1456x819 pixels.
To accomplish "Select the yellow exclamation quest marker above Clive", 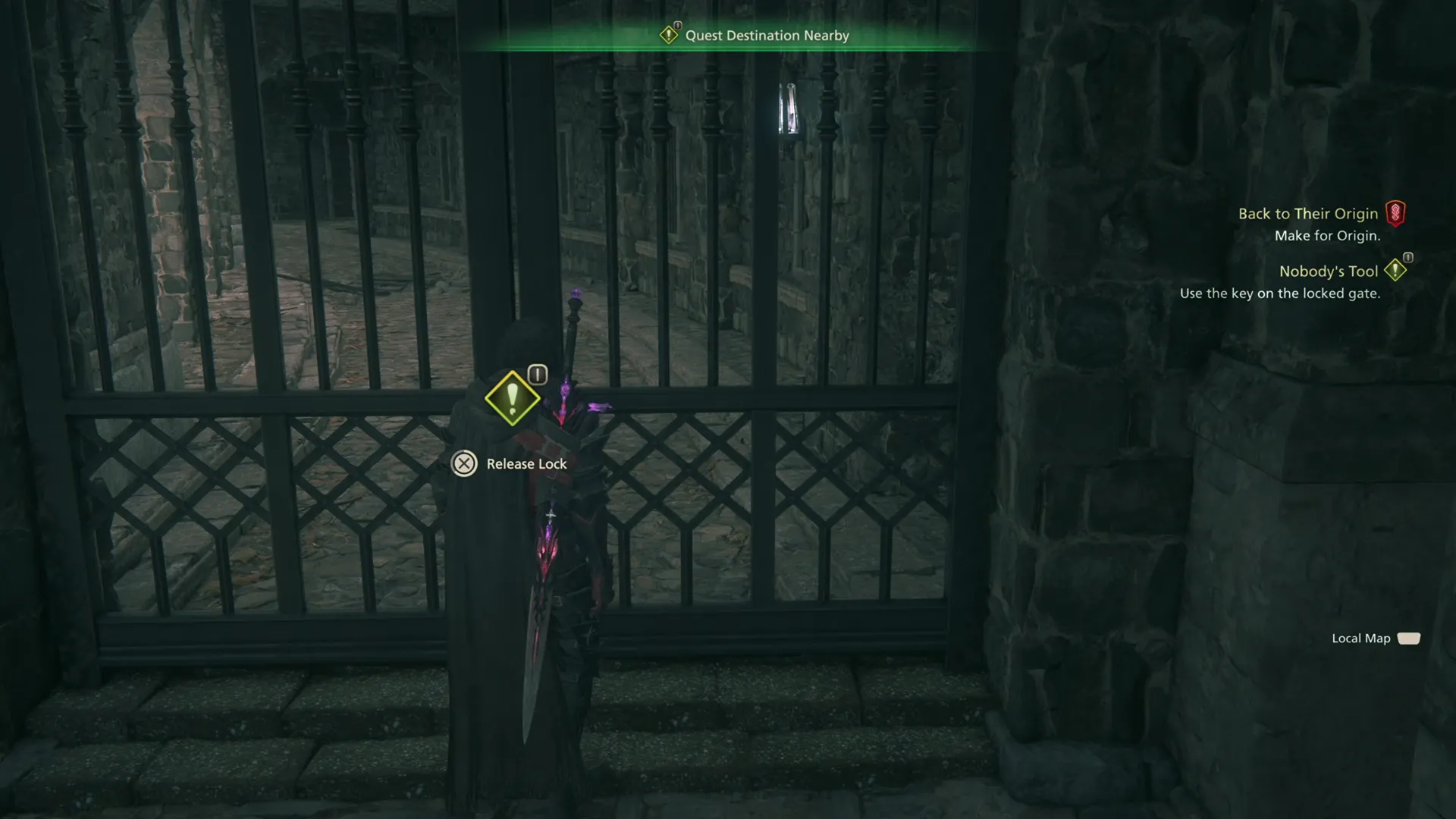I will (513, 399).
